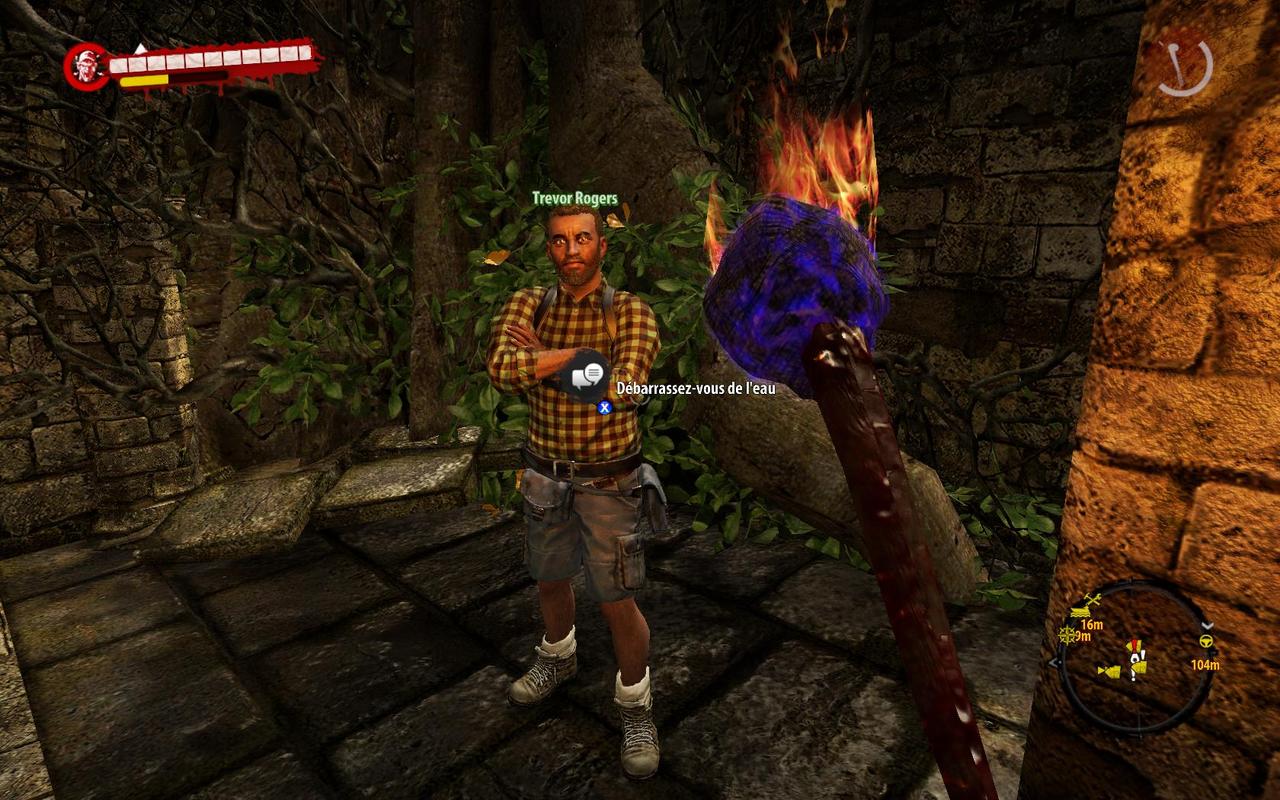This screenshot has width=1280, height=800.
Task: Click the character portrait beside the health bar
Action: [x=85, y=66]
